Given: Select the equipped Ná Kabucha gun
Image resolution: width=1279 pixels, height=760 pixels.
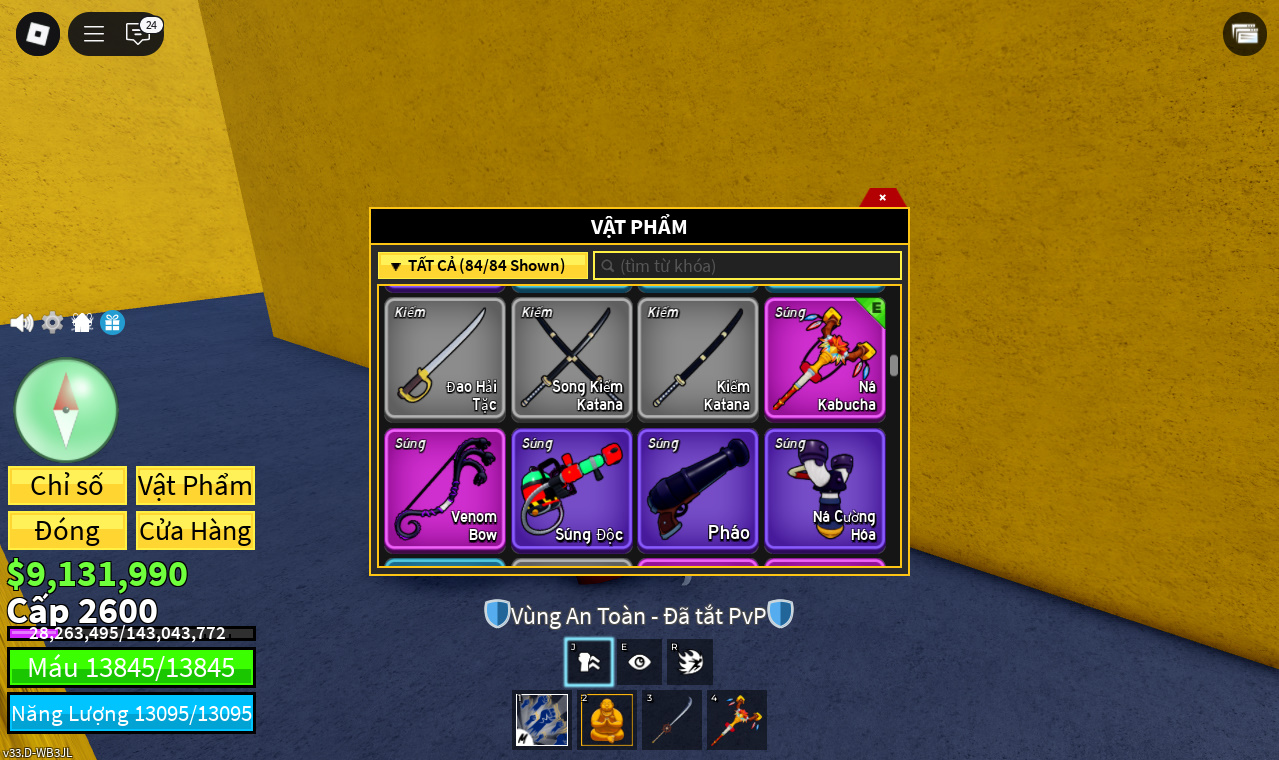Looking at the screenshot, I should tap(825, 358).
